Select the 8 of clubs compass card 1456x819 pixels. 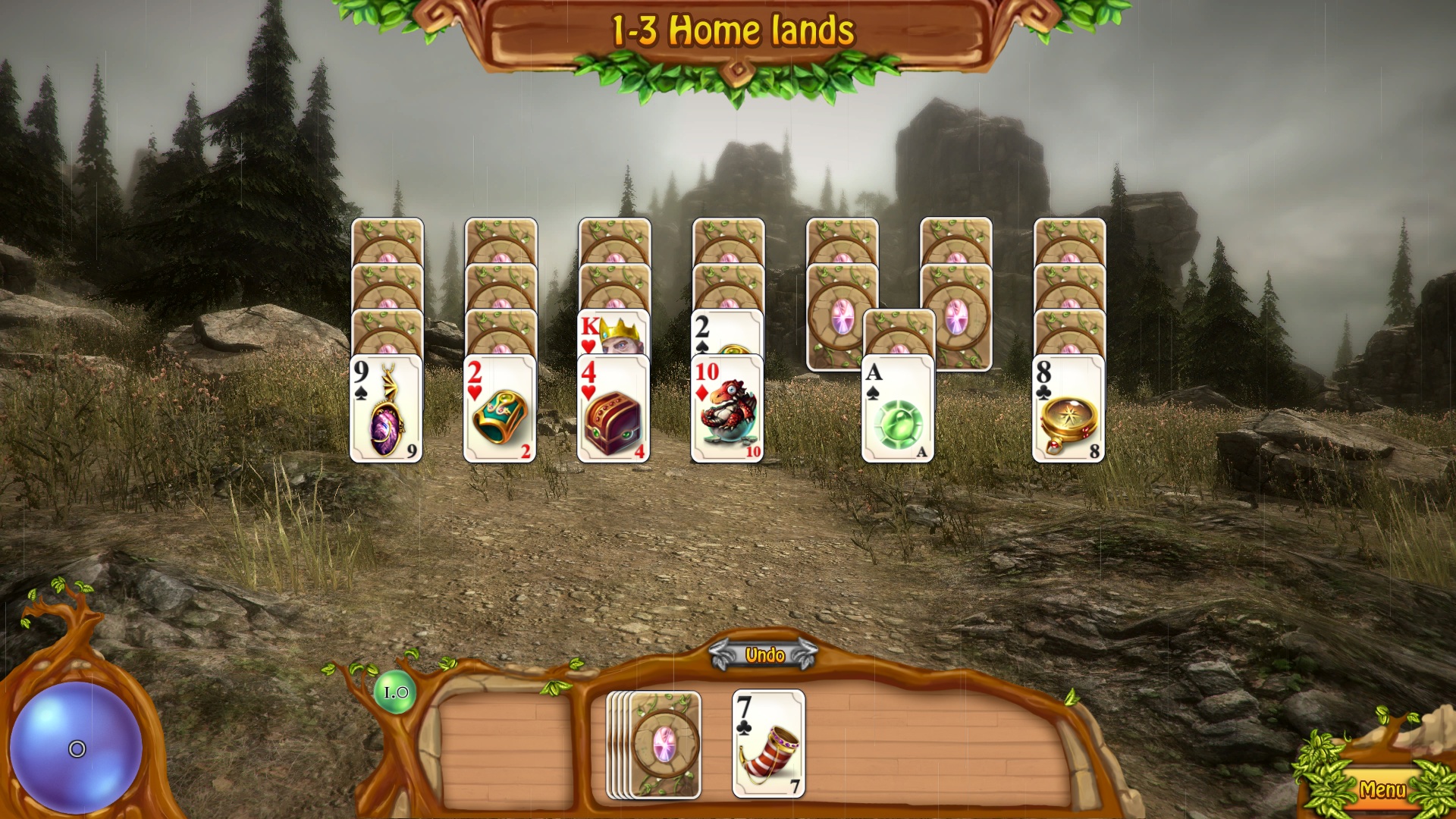[x=1068, y=409]
